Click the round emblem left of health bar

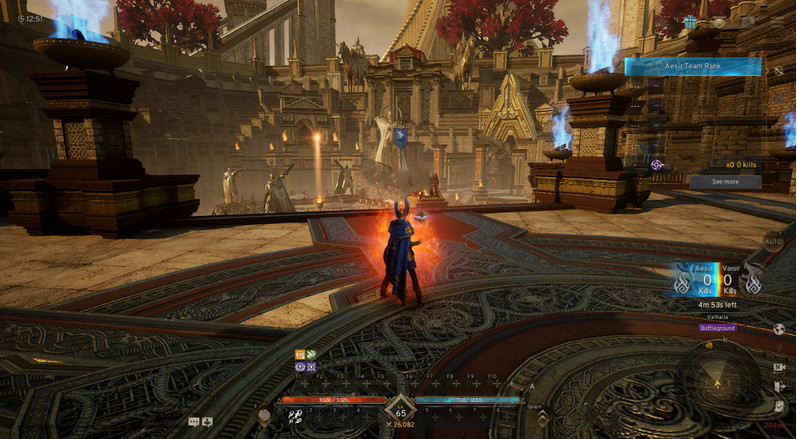click(x=264, y=415)
